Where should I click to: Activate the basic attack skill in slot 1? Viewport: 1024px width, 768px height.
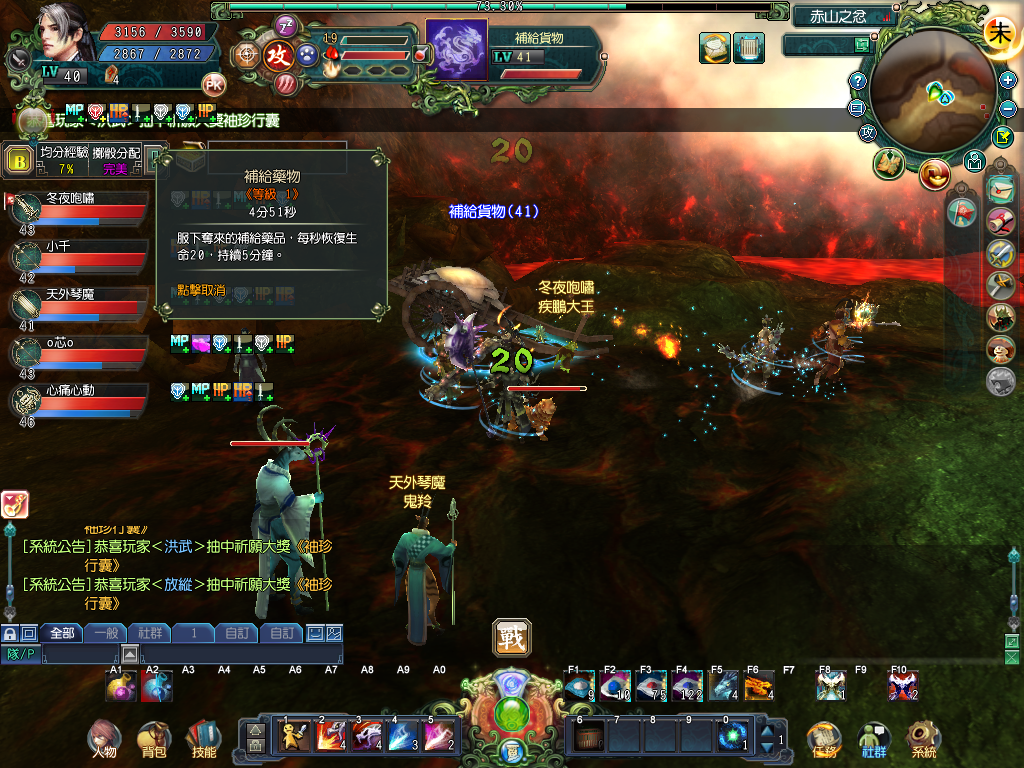293,736
